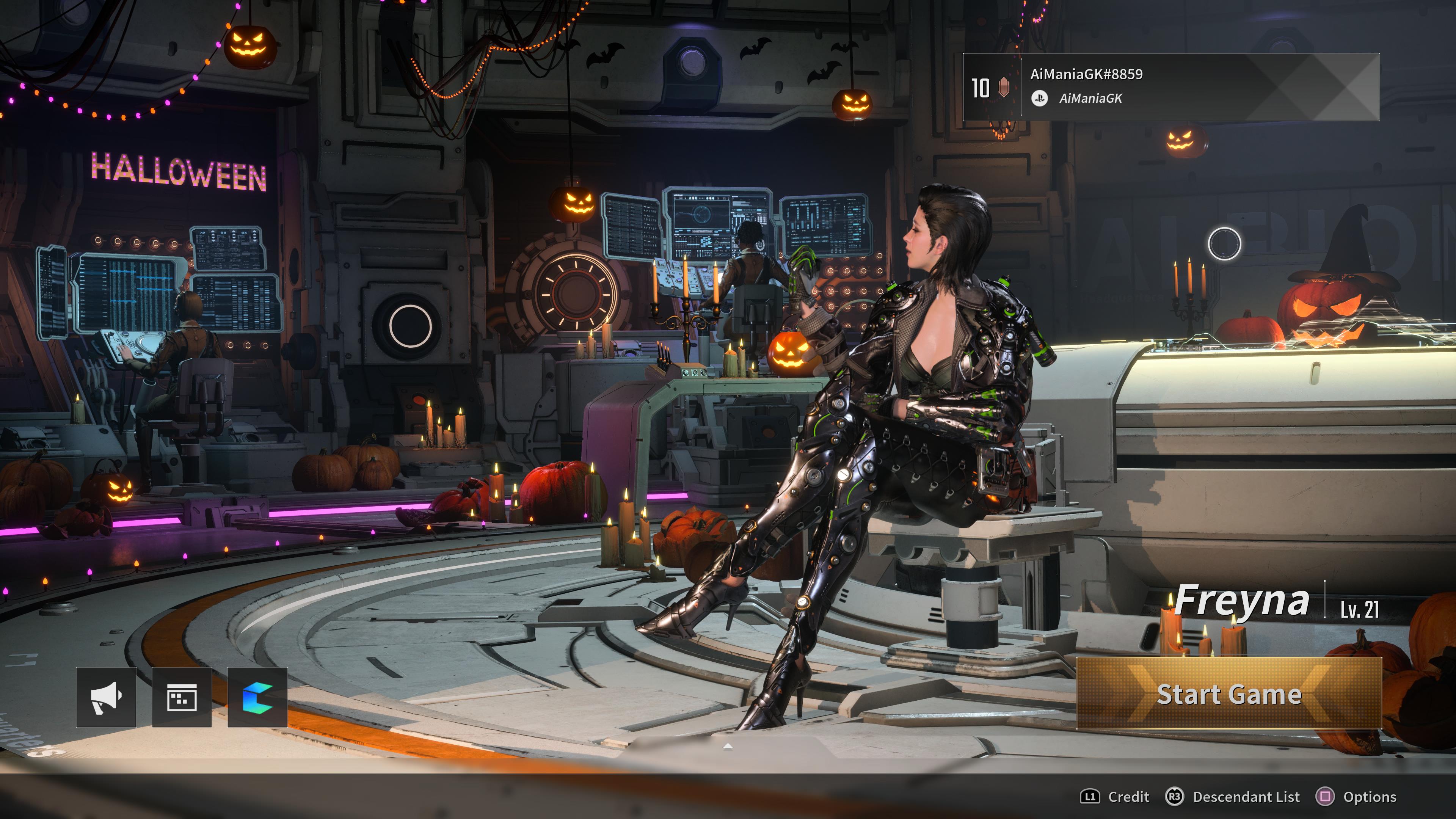The image size is (1456, 819).
Task: Open the megaphone announcements icon
Action: (106, 697)
